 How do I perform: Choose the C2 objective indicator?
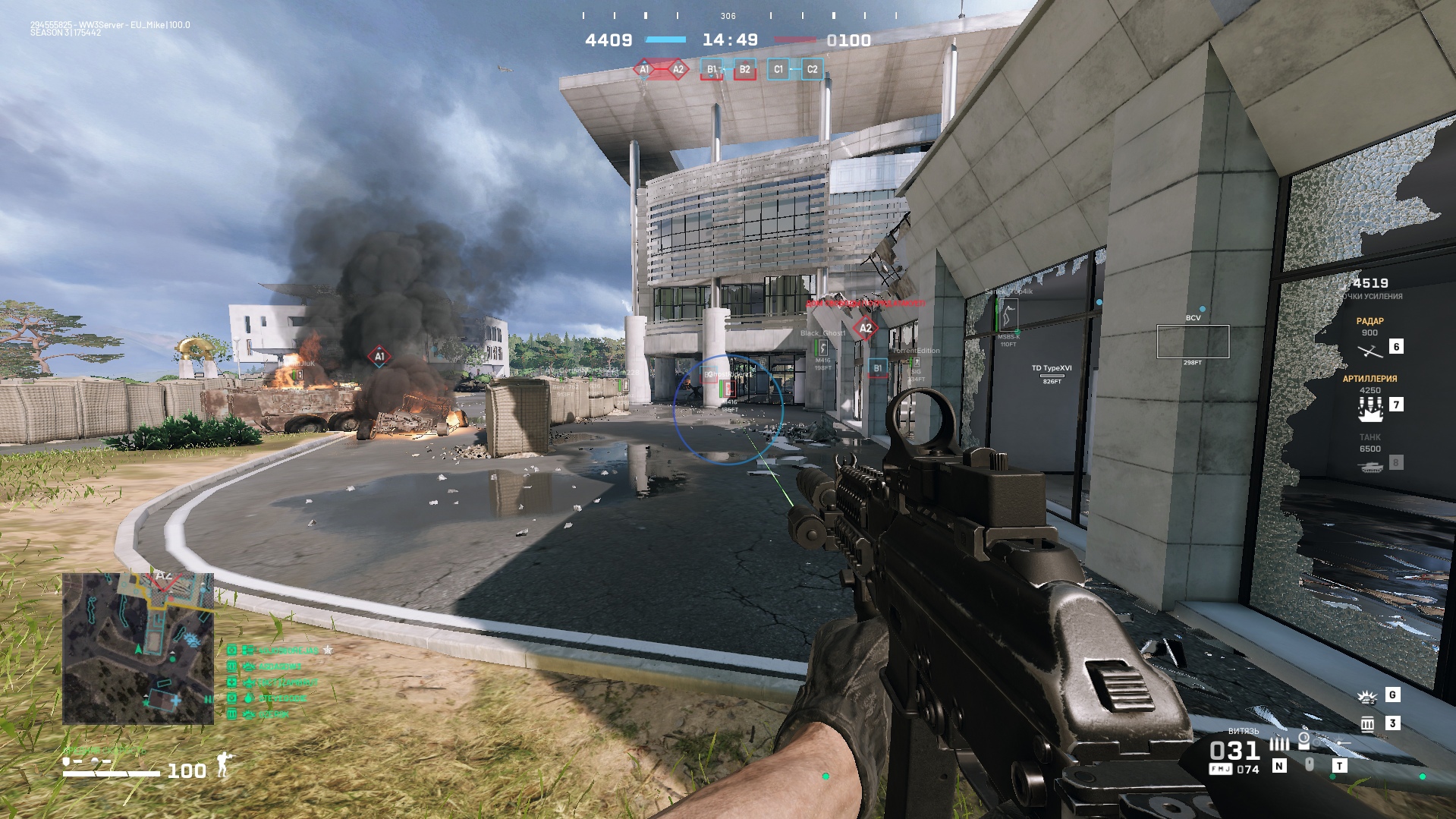click(x=812, y=70)
